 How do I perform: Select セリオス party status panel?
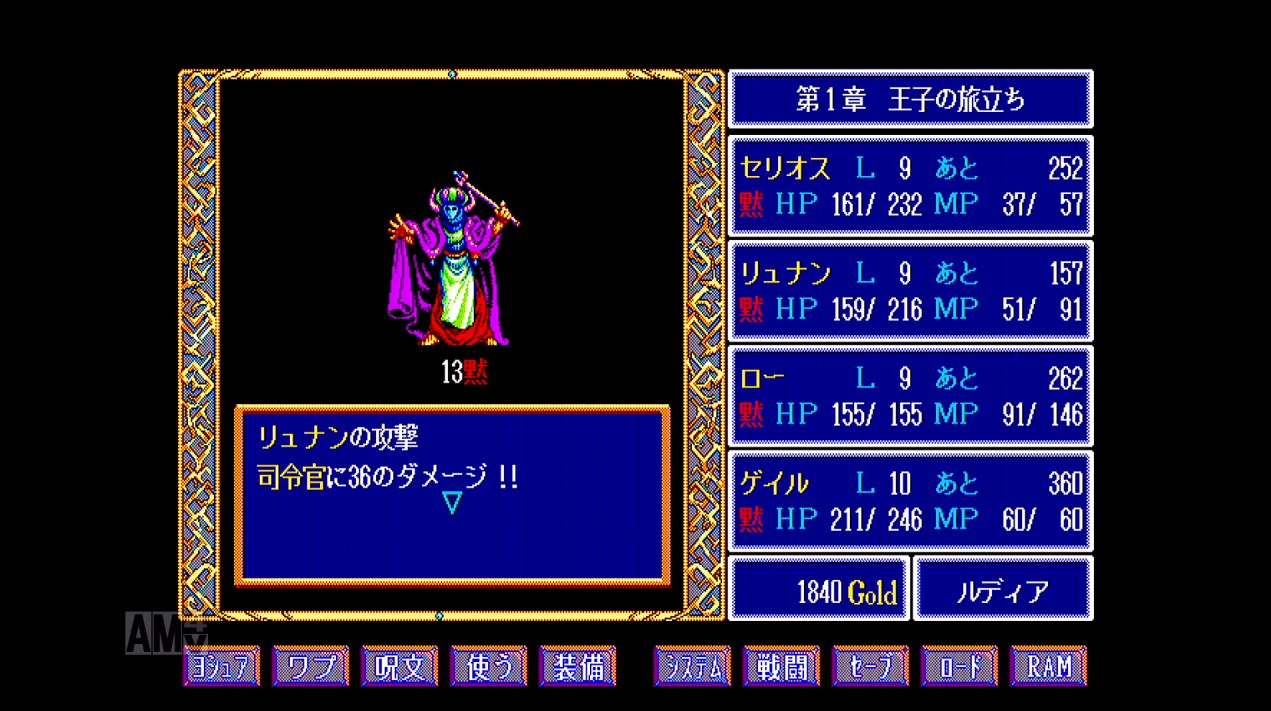click(x=910, y=186)
